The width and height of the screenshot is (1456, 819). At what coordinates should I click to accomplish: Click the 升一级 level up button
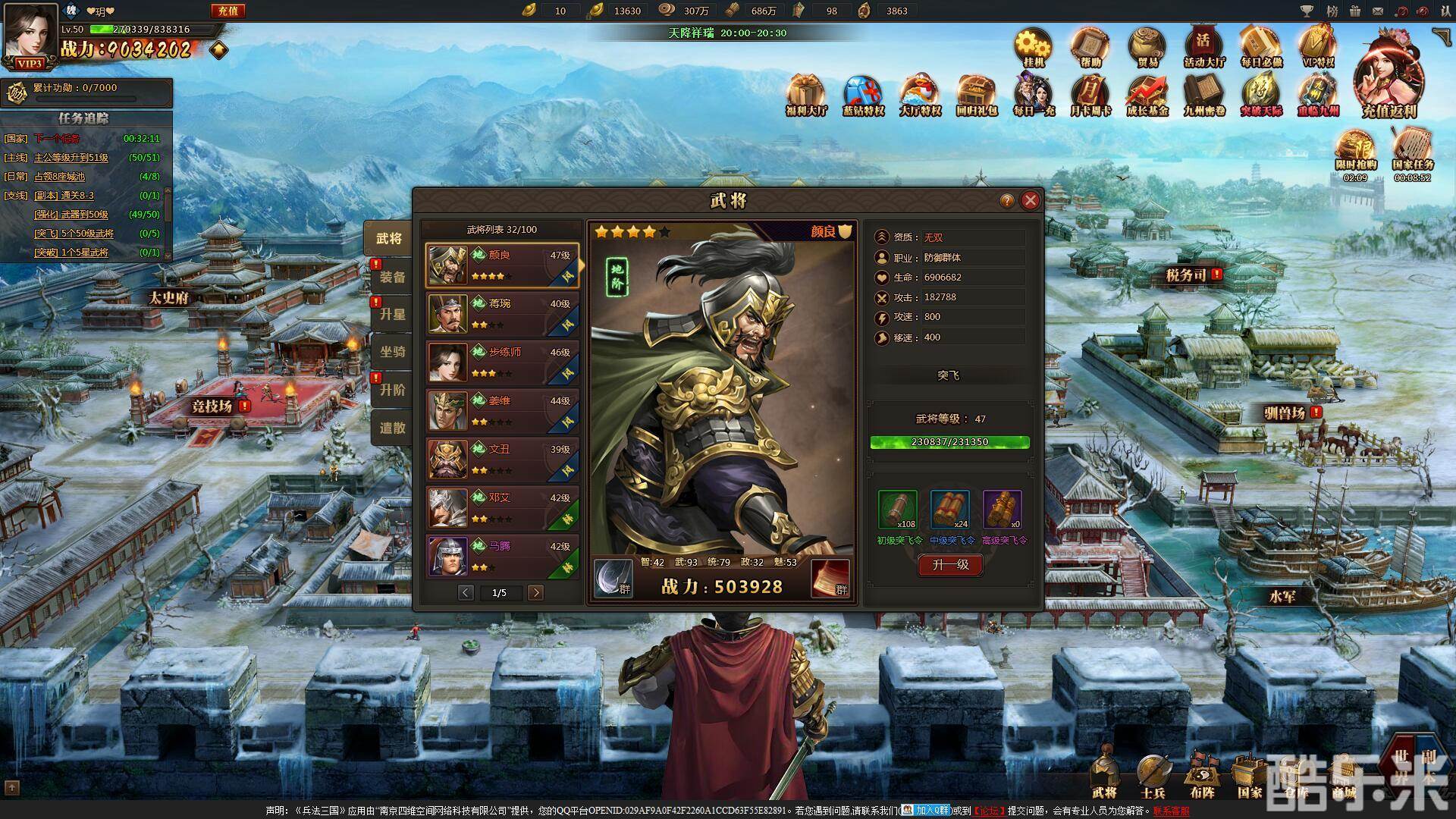(x=950, y=565)
